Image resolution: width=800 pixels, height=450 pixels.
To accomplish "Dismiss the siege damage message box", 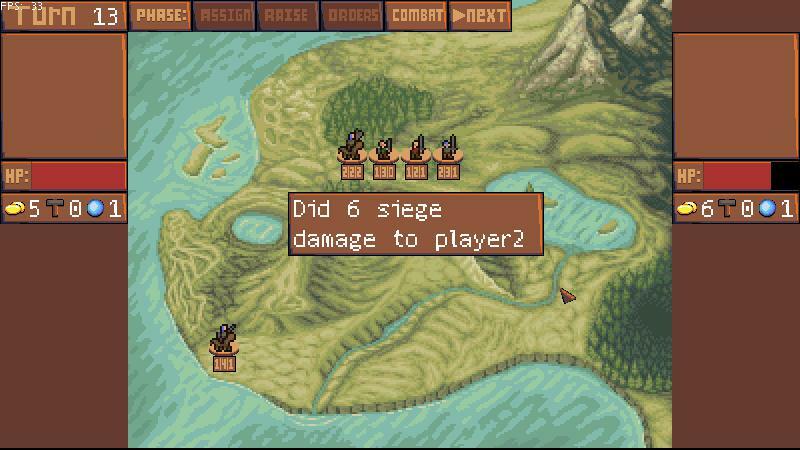I will pos(416,224).
